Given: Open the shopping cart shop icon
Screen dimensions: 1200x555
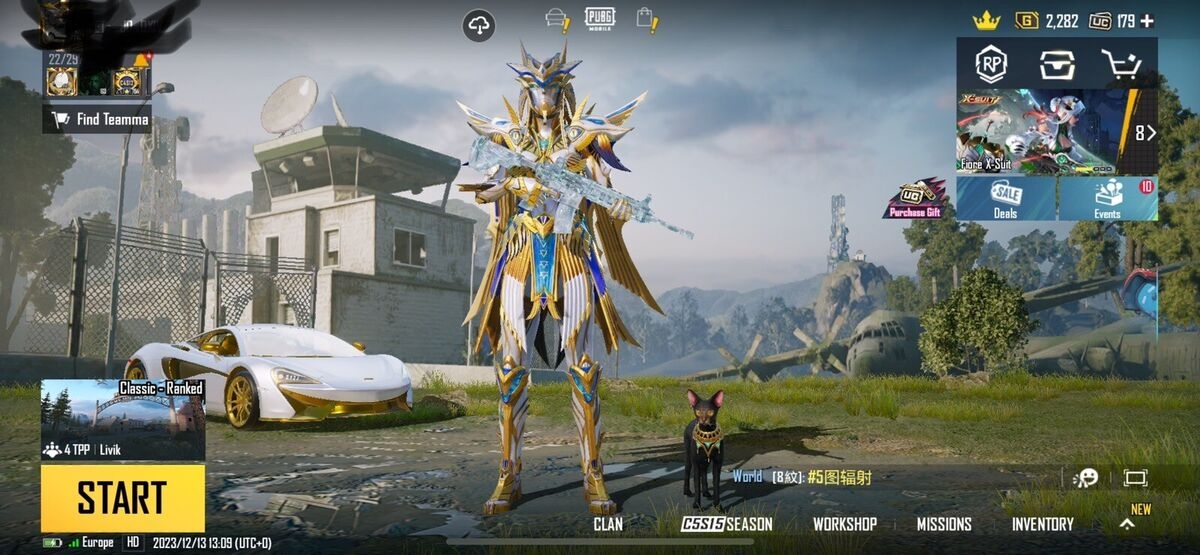Looking at the screenshot, I should 1120,65.
